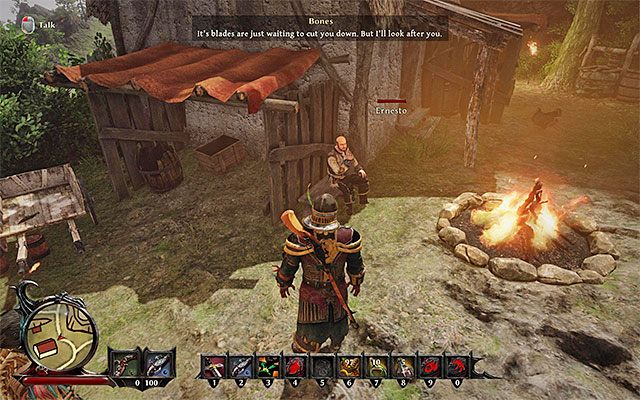This screenshot has width=640, height=400.
Task: Use the stacked item in hotbar slot 6
Action: pos(349,367)
